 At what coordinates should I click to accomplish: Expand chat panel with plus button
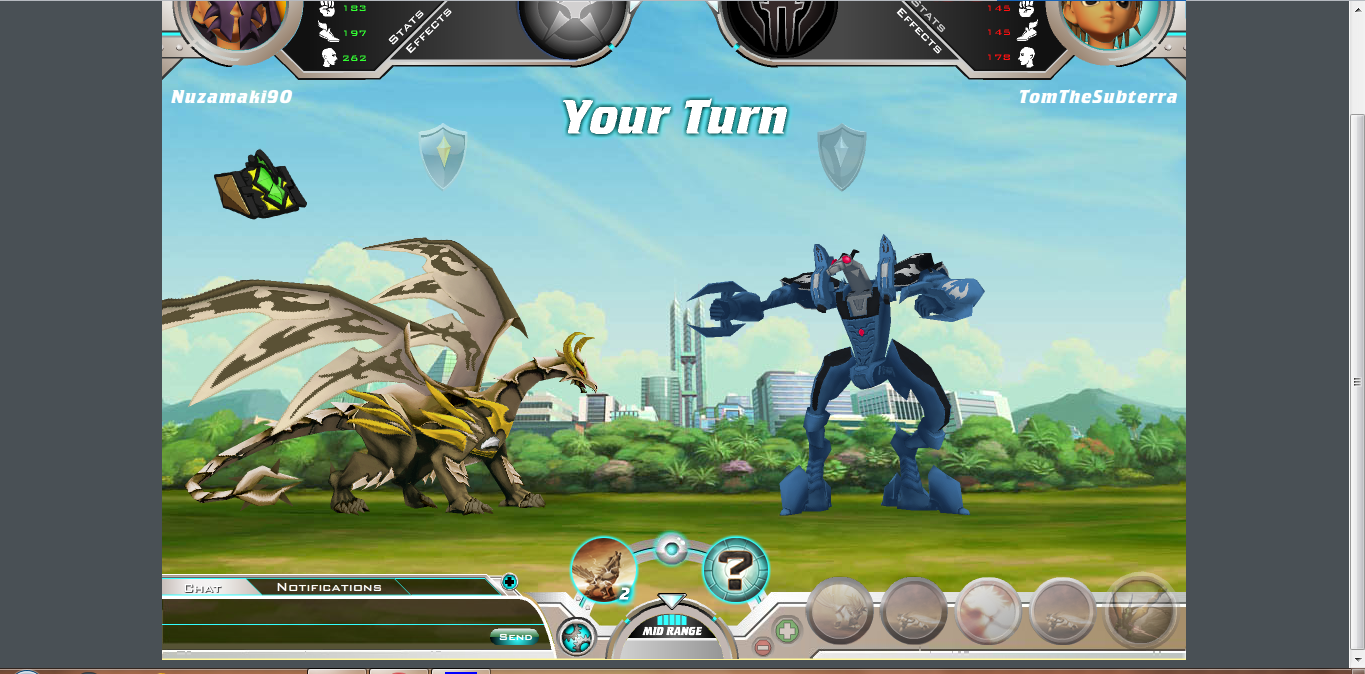509,581
